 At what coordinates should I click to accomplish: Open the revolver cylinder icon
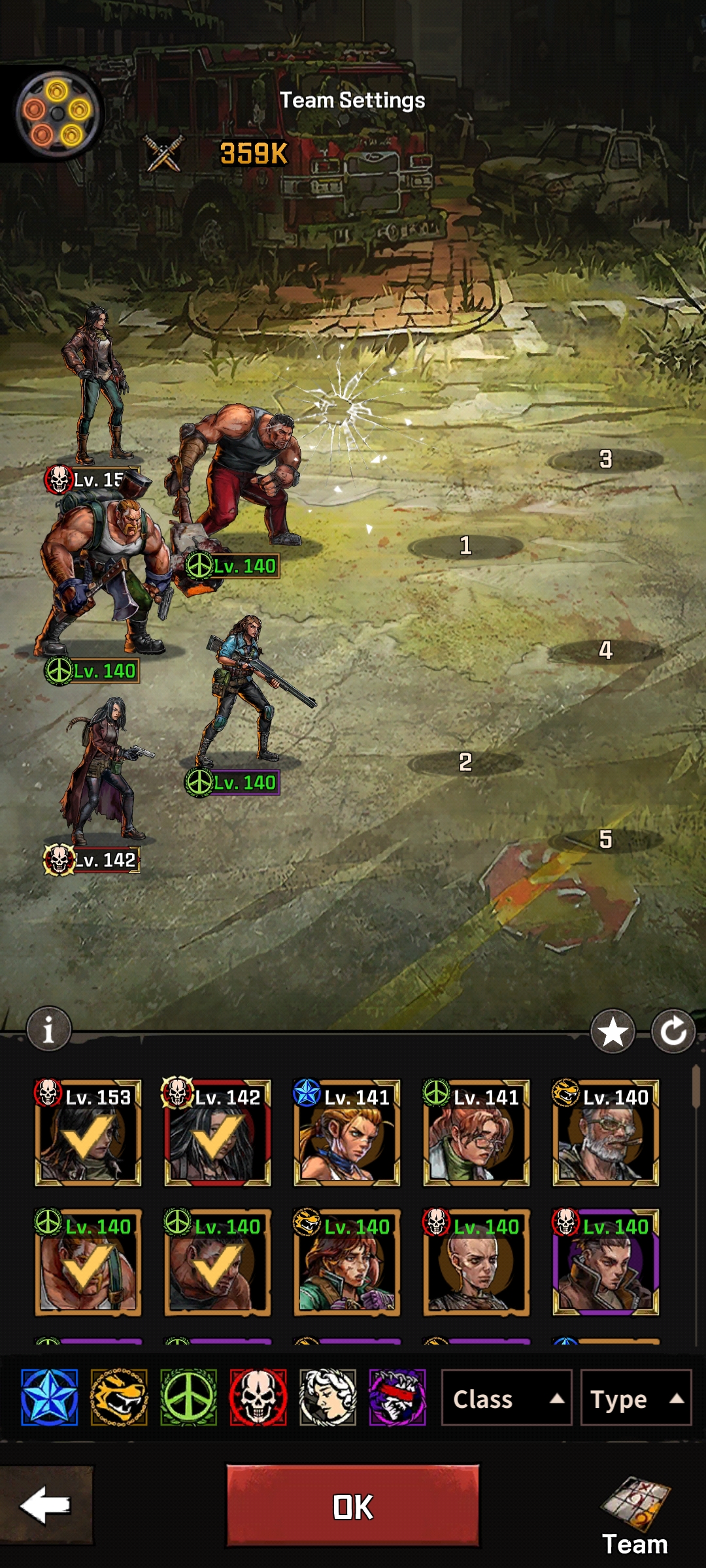[x=58, y=113]
